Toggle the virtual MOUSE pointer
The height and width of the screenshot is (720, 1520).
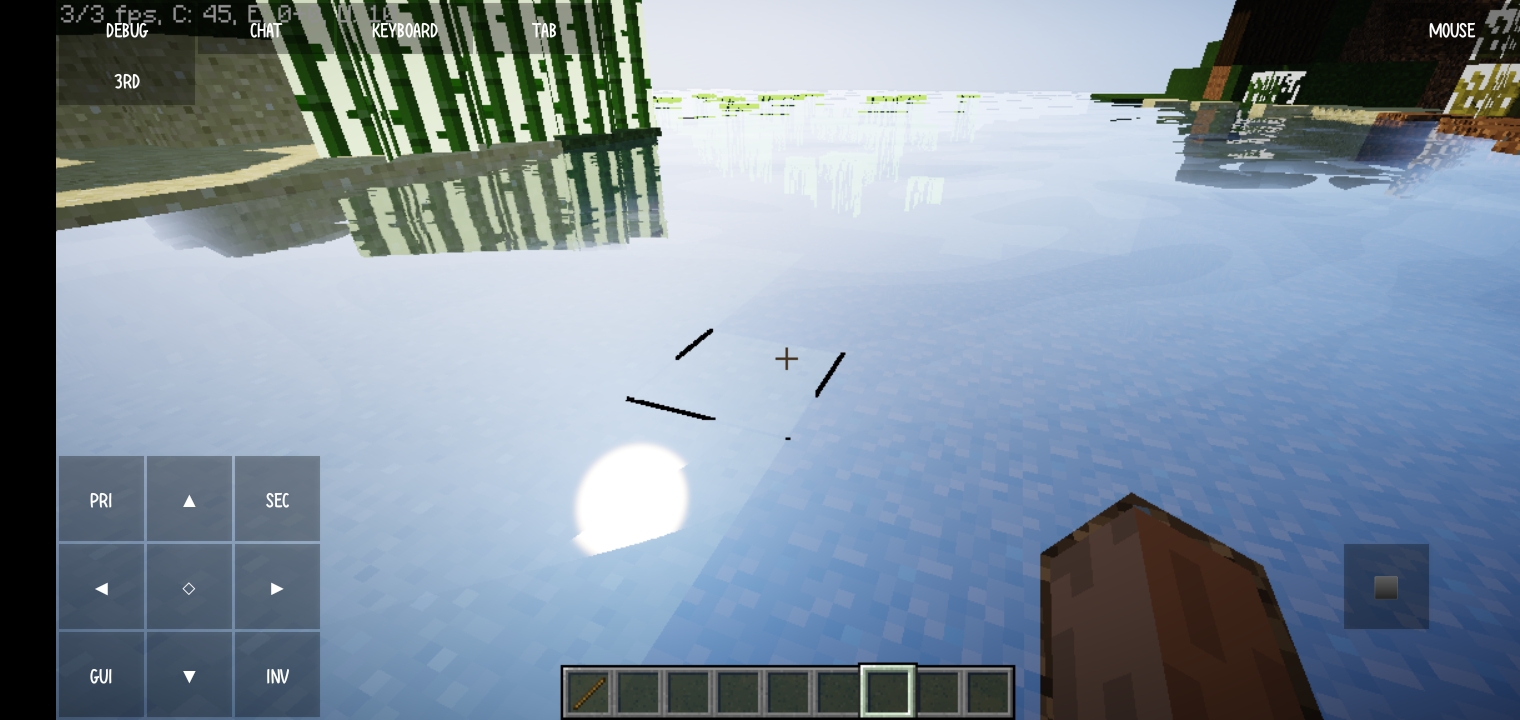[1451, 30]
